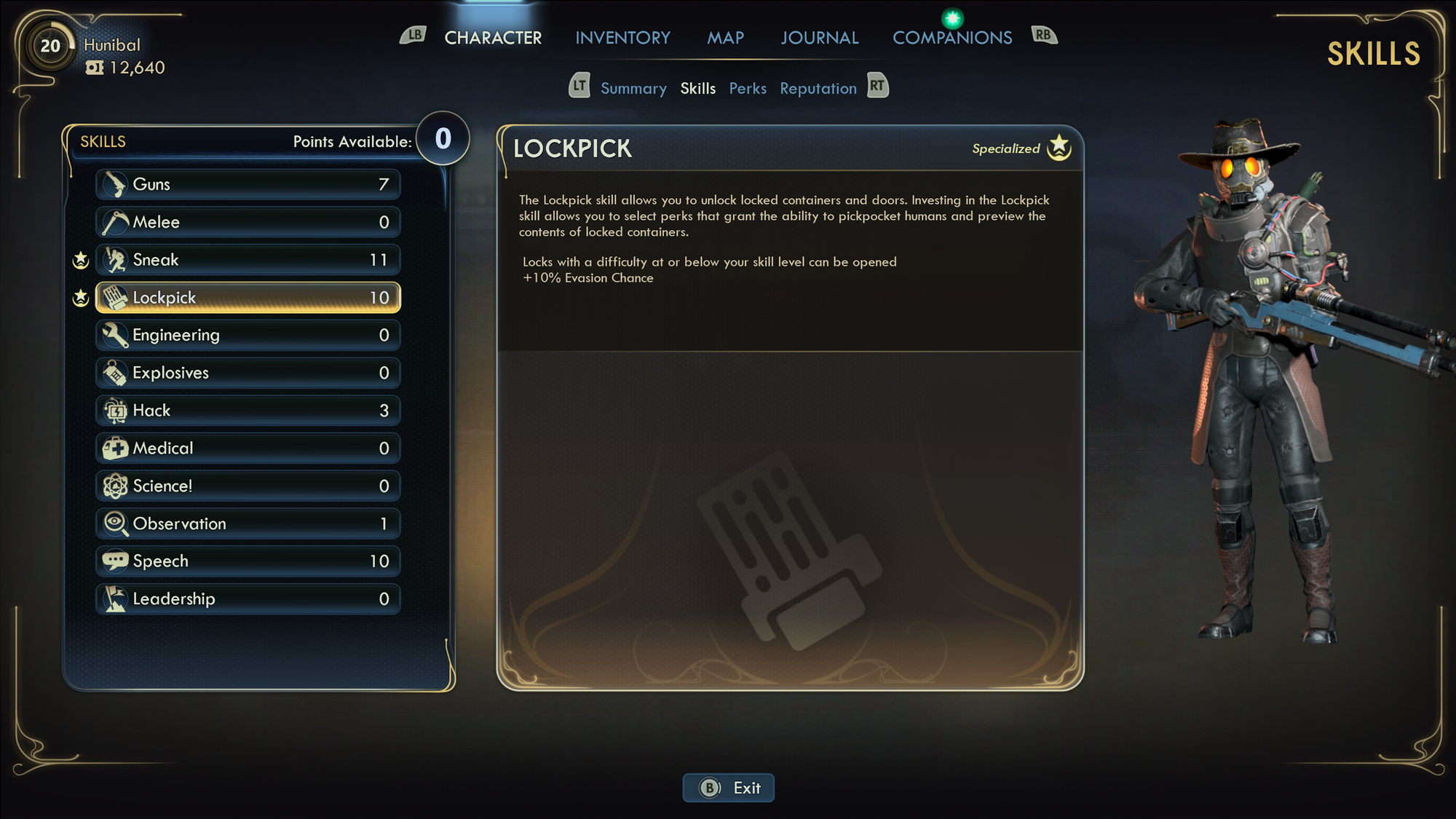The height and width of the screenshot is (819, 1456).
Task: Click the Engineering wrench icon
Action: click(113, 335)
